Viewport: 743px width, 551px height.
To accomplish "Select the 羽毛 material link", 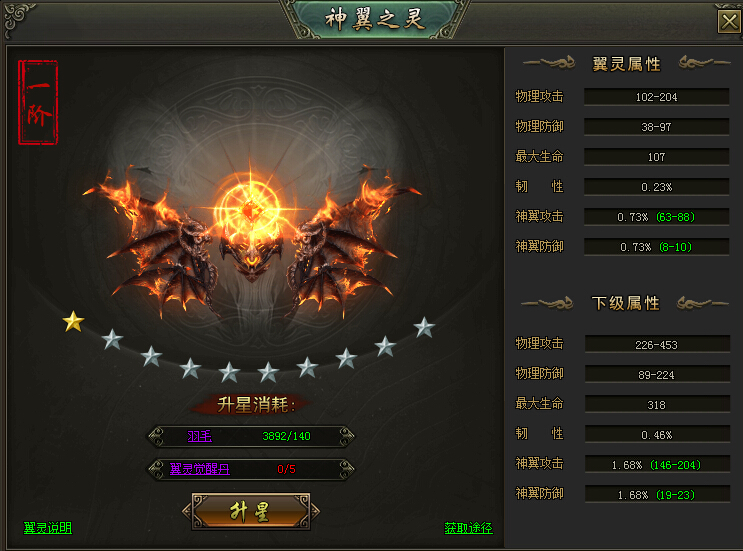I will [200, 436].
